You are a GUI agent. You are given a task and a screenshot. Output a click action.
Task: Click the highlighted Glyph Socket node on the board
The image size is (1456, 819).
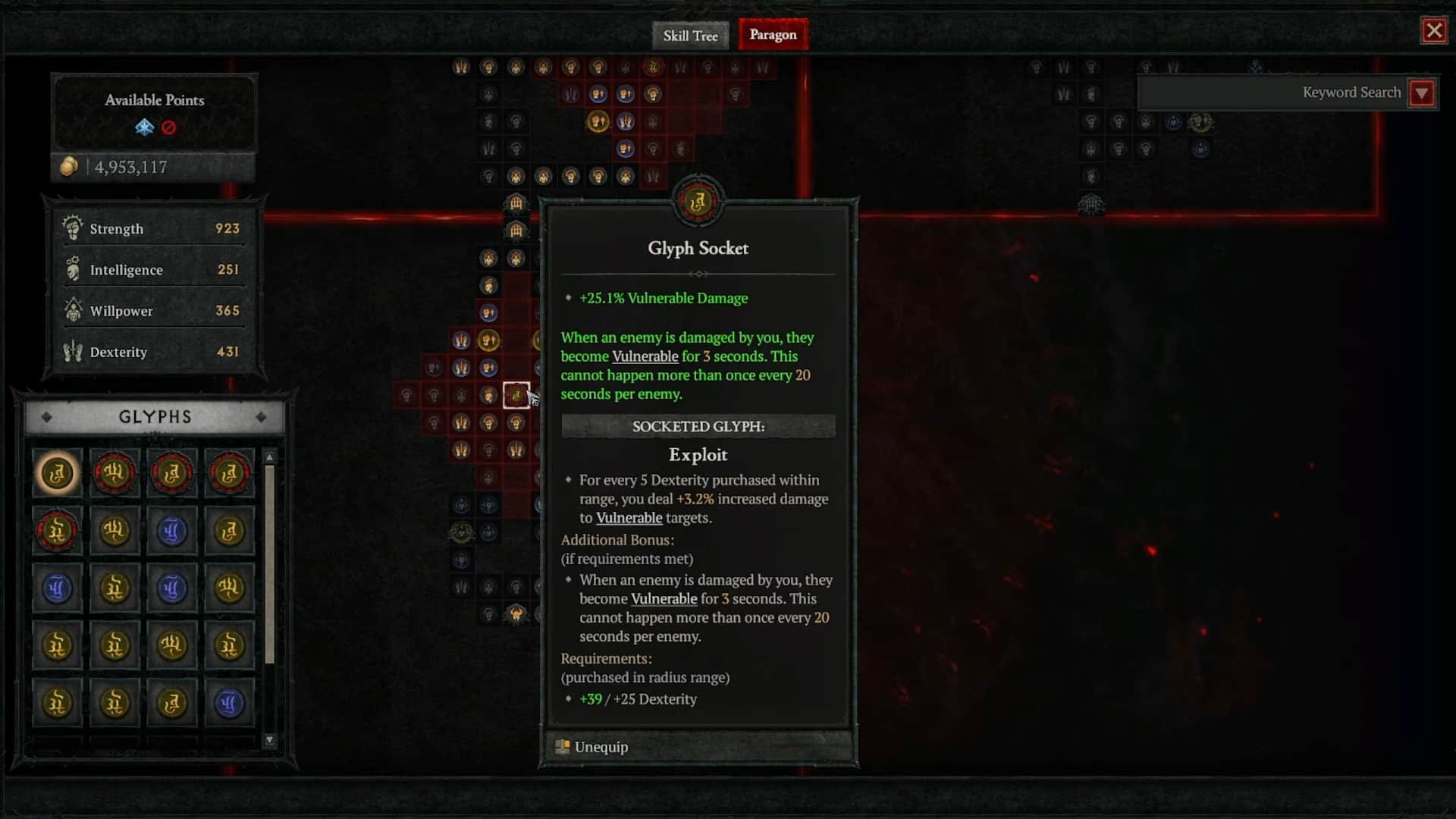coord(516,395)
